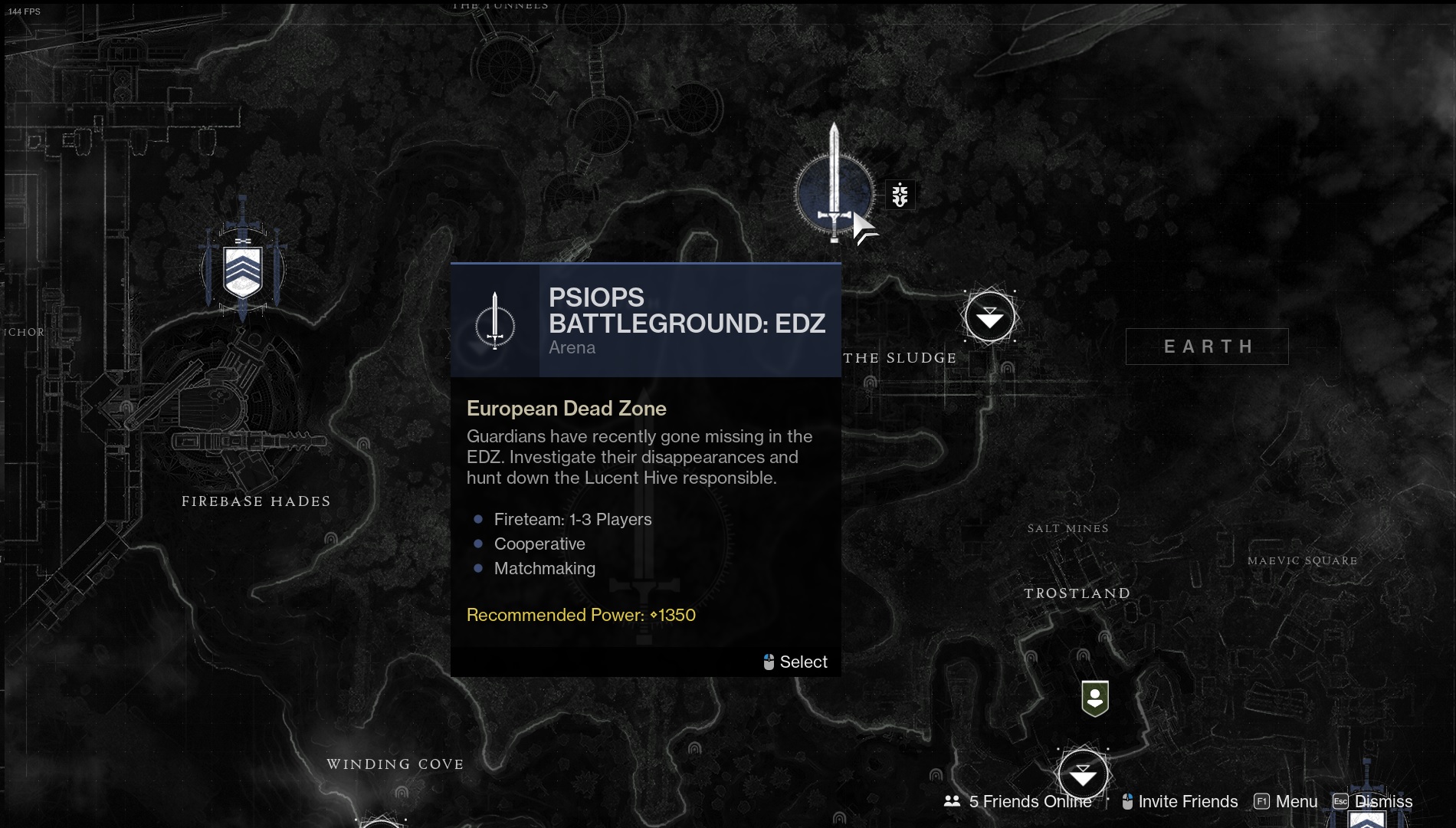Open the Menu option
This screenshot has height=828, width=1456.
pyautogui.click(x=1287, y=801)
